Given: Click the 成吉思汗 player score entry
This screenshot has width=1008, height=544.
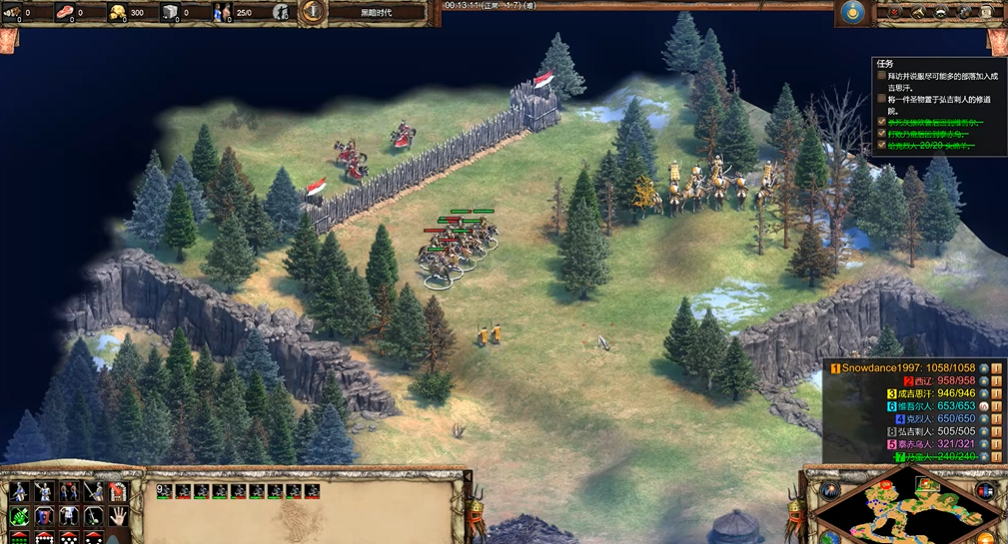Looking at the screenshot, I should coord(925,394).
